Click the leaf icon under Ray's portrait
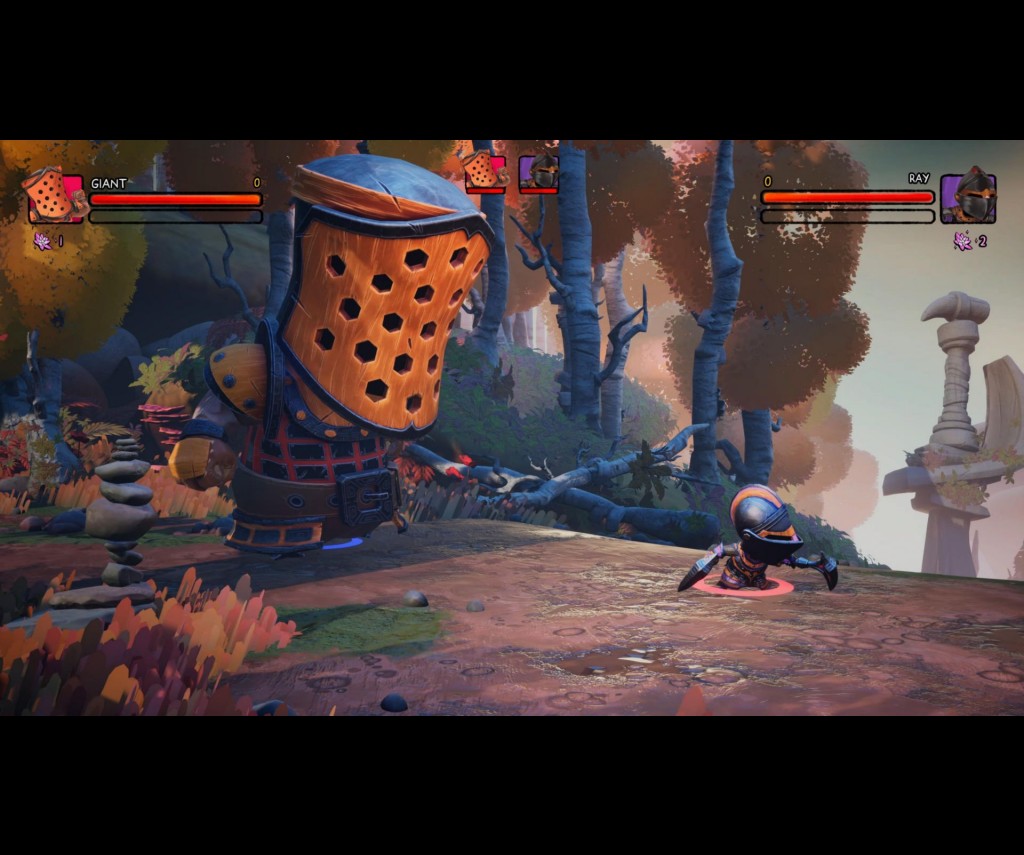Screen dimensions: 1024x855 963,241
